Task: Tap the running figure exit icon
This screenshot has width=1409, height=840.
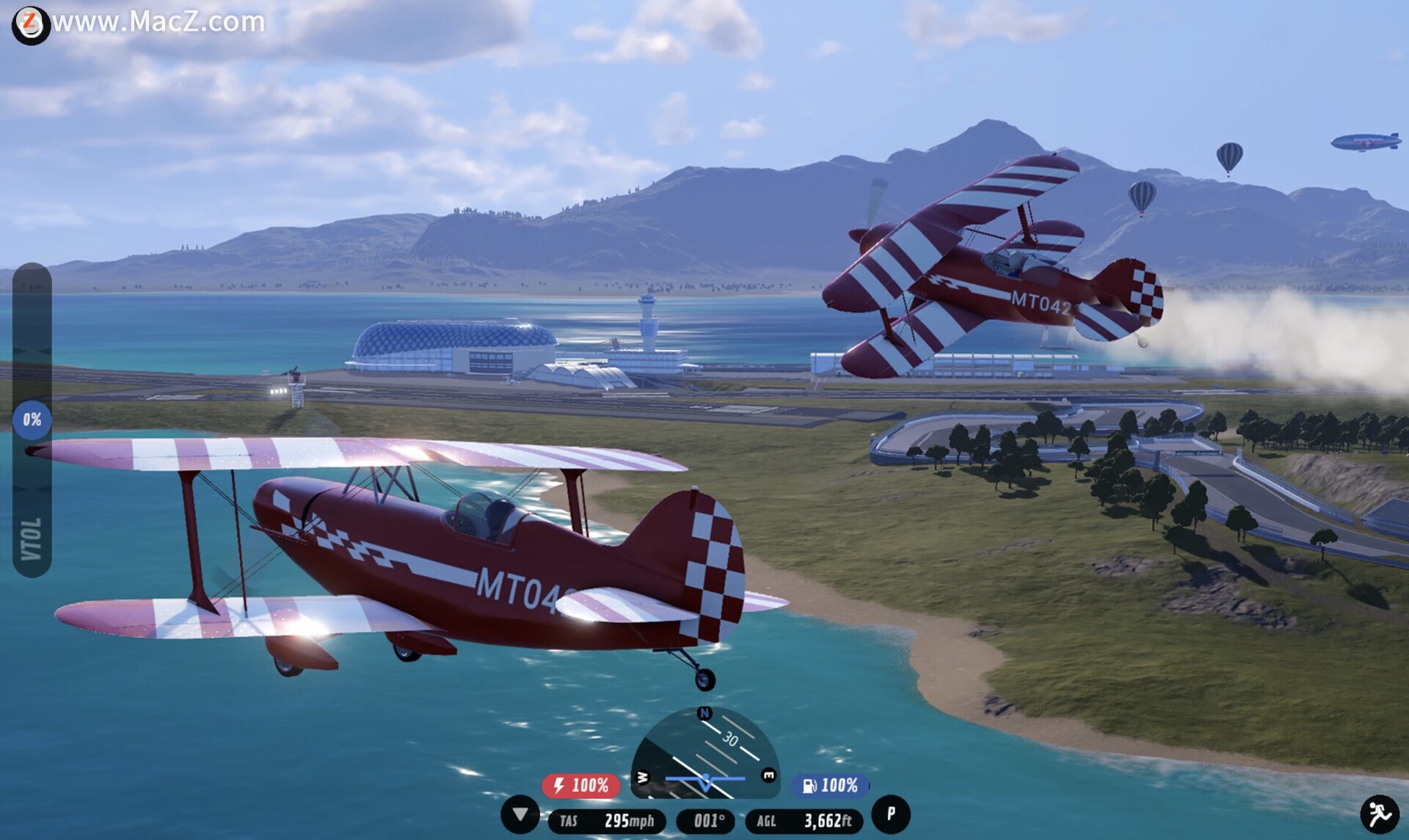Action: (1380, 814)
